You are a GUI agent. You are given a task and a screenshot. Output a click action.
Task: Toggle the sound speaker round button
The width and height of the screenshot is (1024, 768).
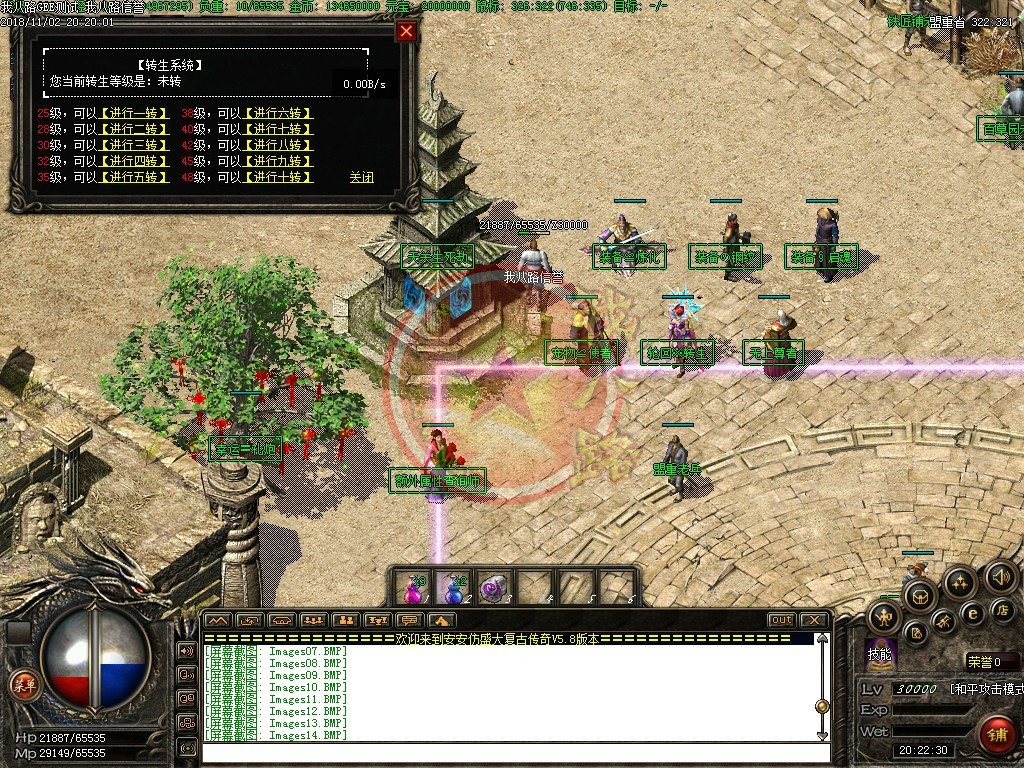tap(1000, 577)
